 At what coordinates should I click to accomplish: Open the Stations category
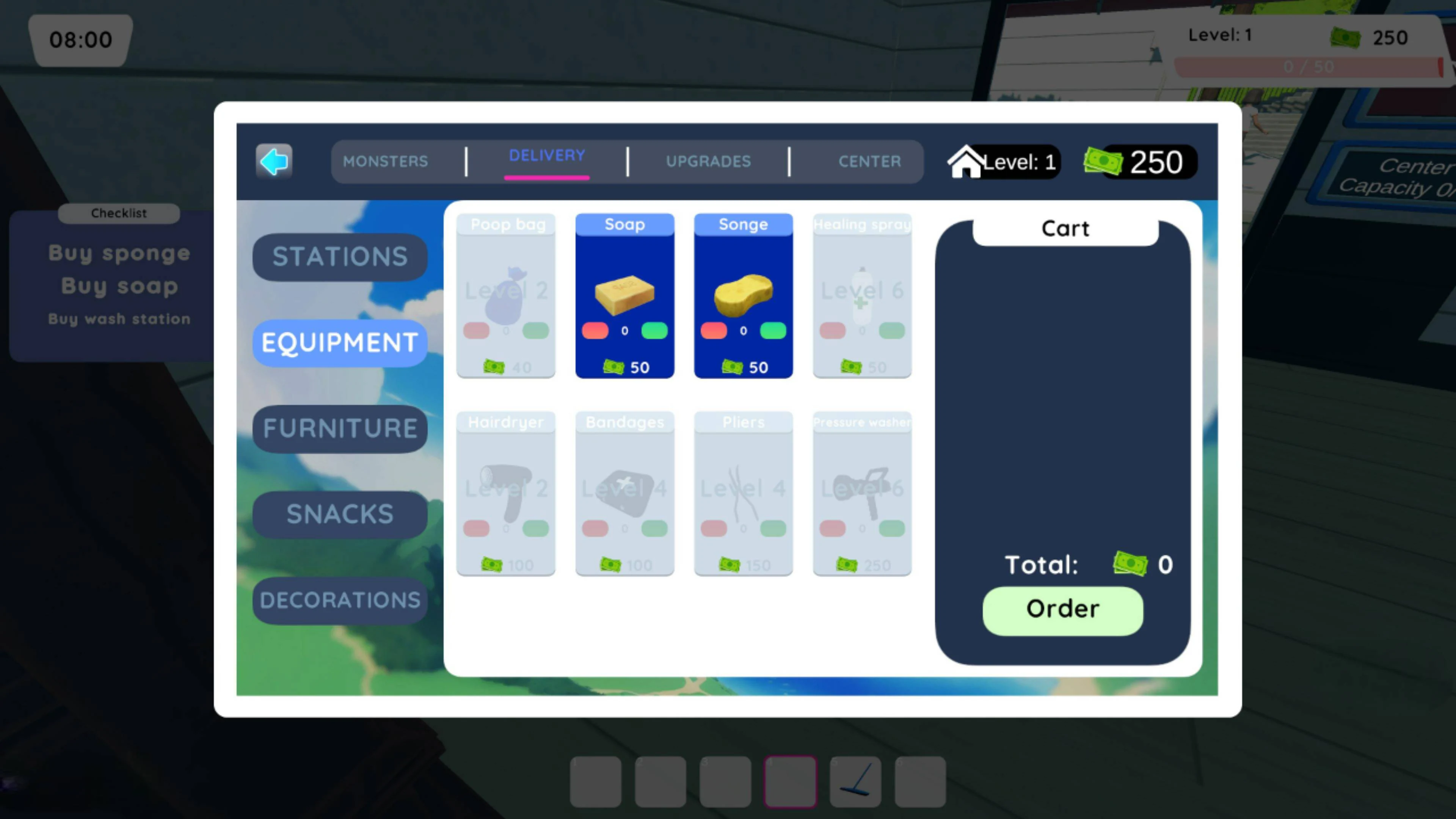coord(340,257)
